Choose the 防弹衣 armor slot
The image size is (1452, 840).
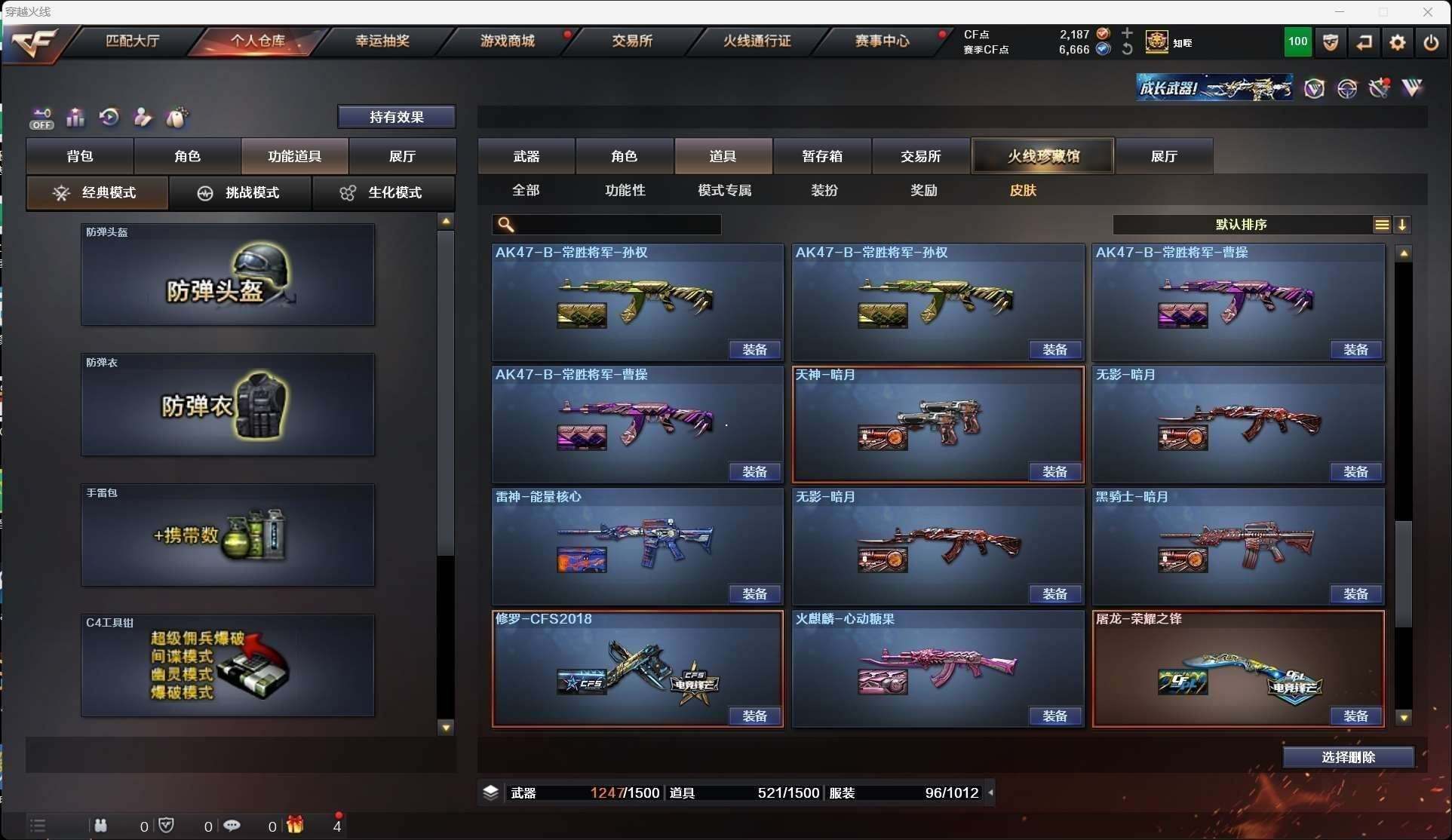point(228,405)
